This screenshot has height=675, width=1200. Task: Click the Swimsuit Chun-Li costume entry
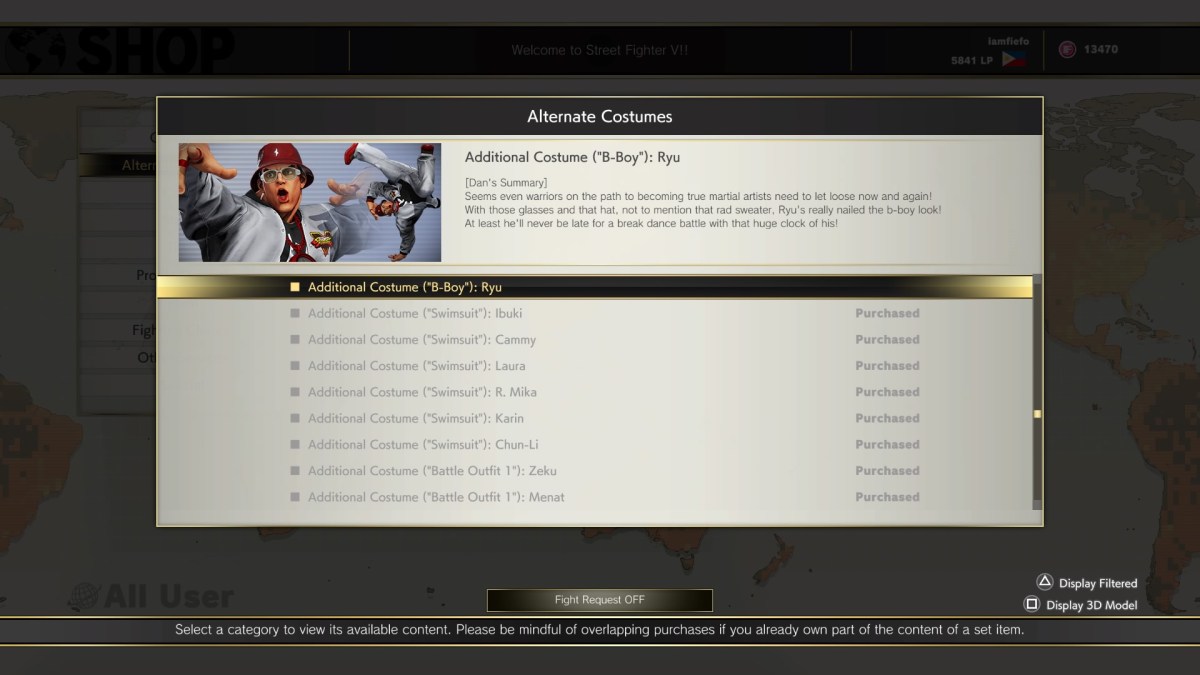[x=423, y=445]
